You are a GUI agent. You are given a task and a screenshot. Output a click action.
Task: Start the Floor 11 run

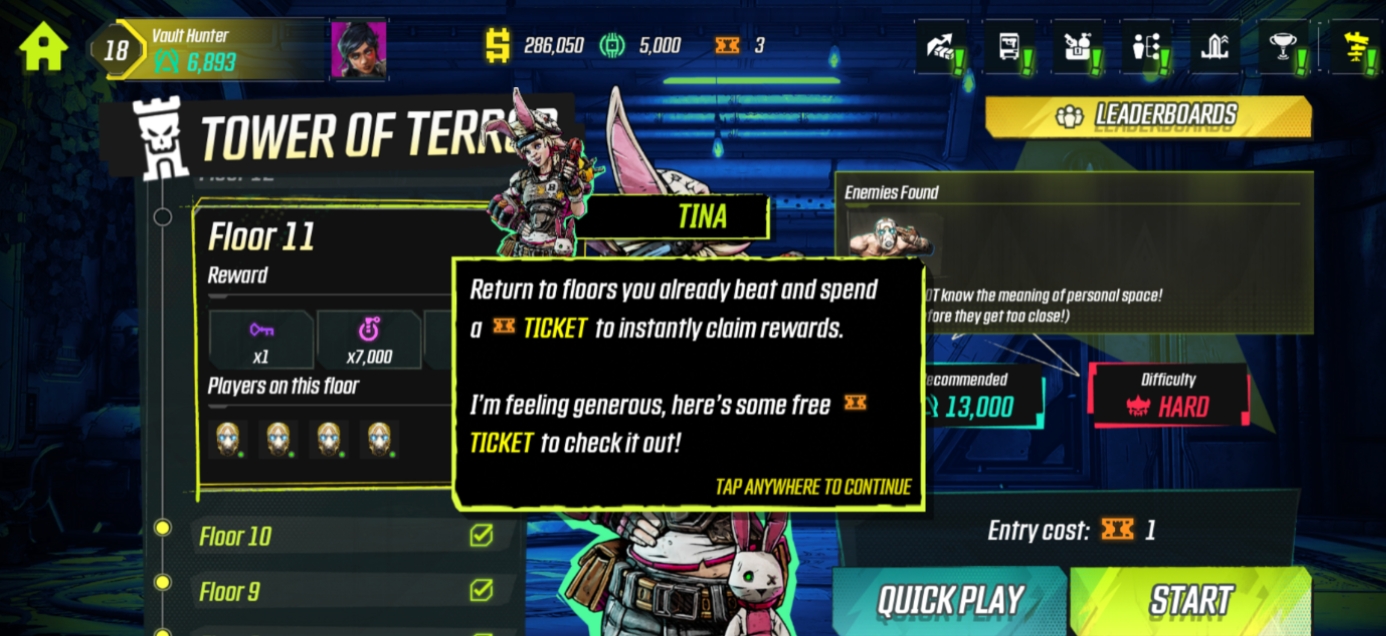click(1190, 600)
